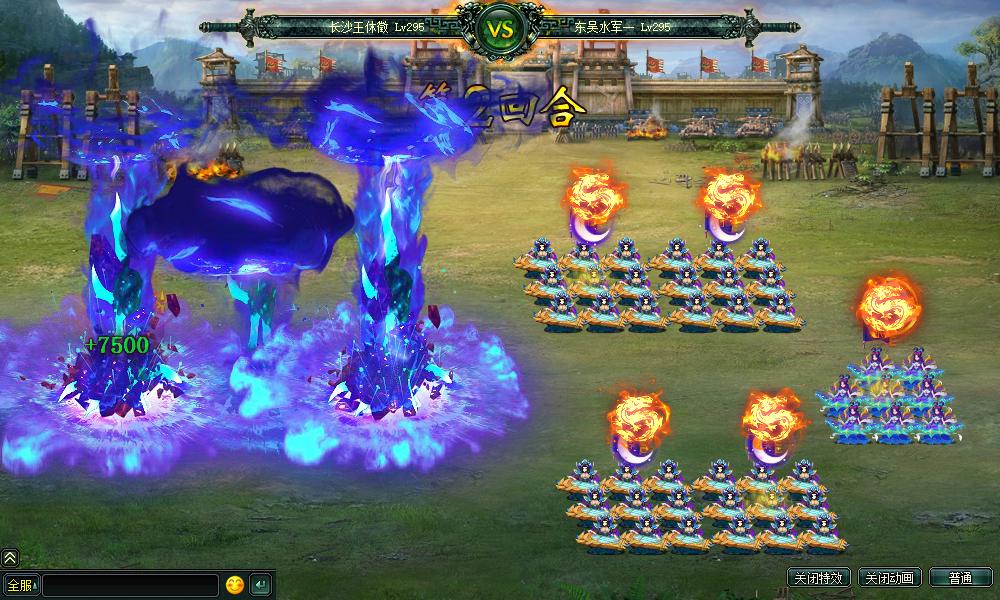1000x600 pixels.
Task: Turn off effects with 关闭特效 button
Action: pyautogui.click(x=819, y=578)
